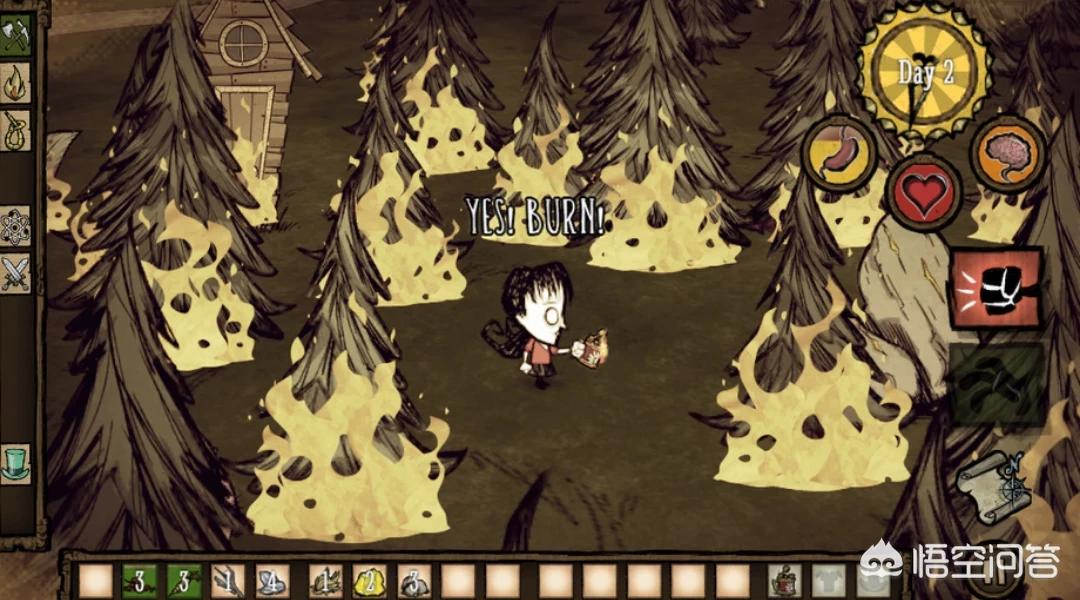The width and height of the screenshot is (1080, 600).
Task: Open the Fire crafting tab
Action: 16,82
